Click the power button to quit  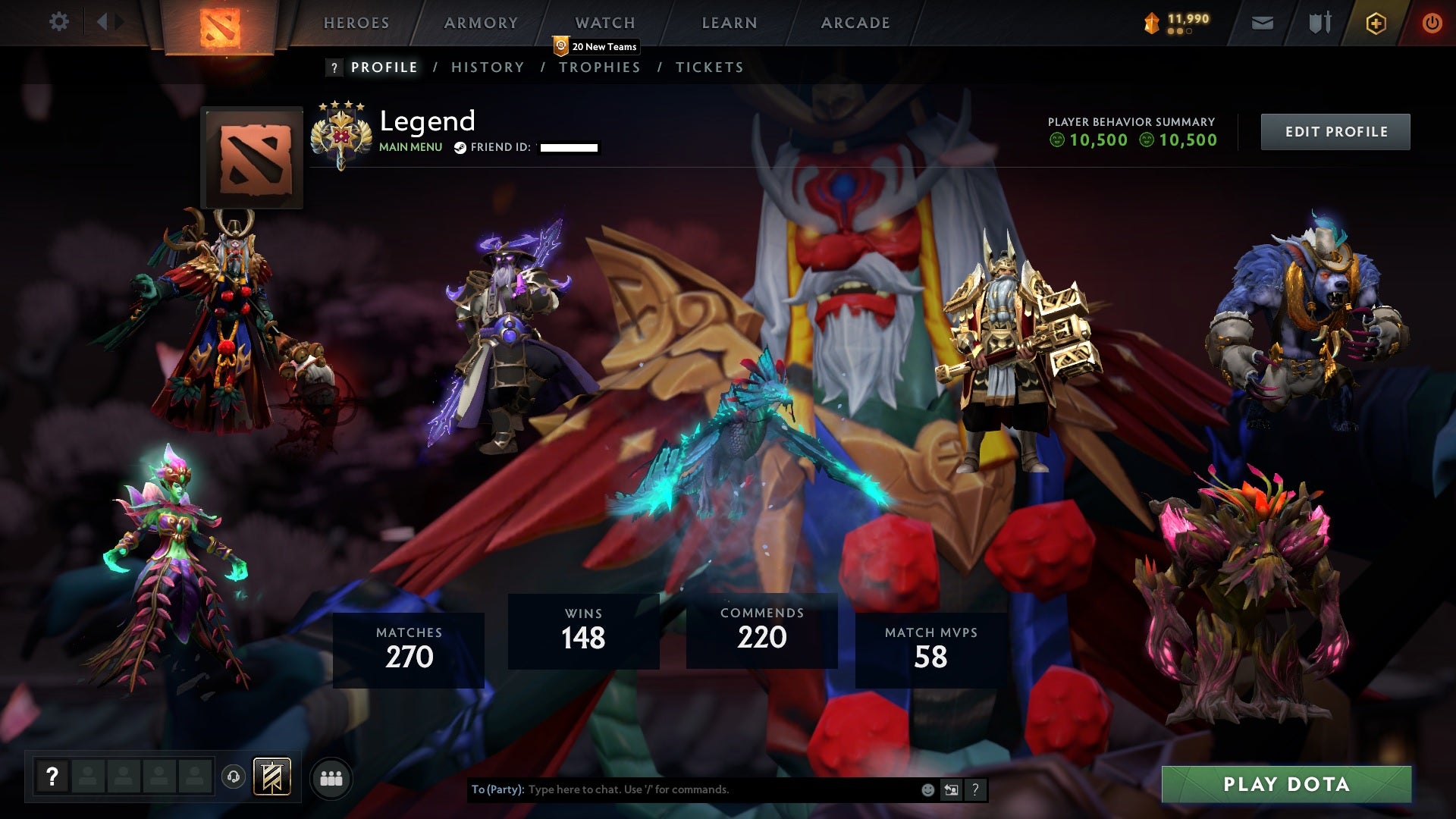coord(1432,23)
